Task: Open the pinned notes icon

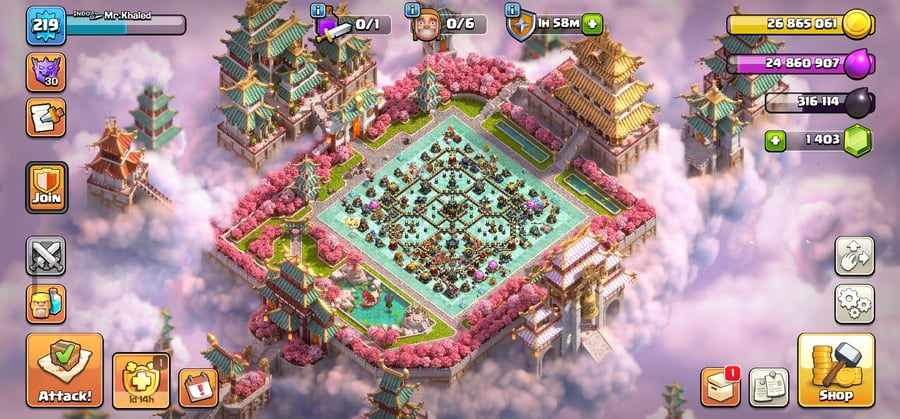Action: click(x=768, y=387)
